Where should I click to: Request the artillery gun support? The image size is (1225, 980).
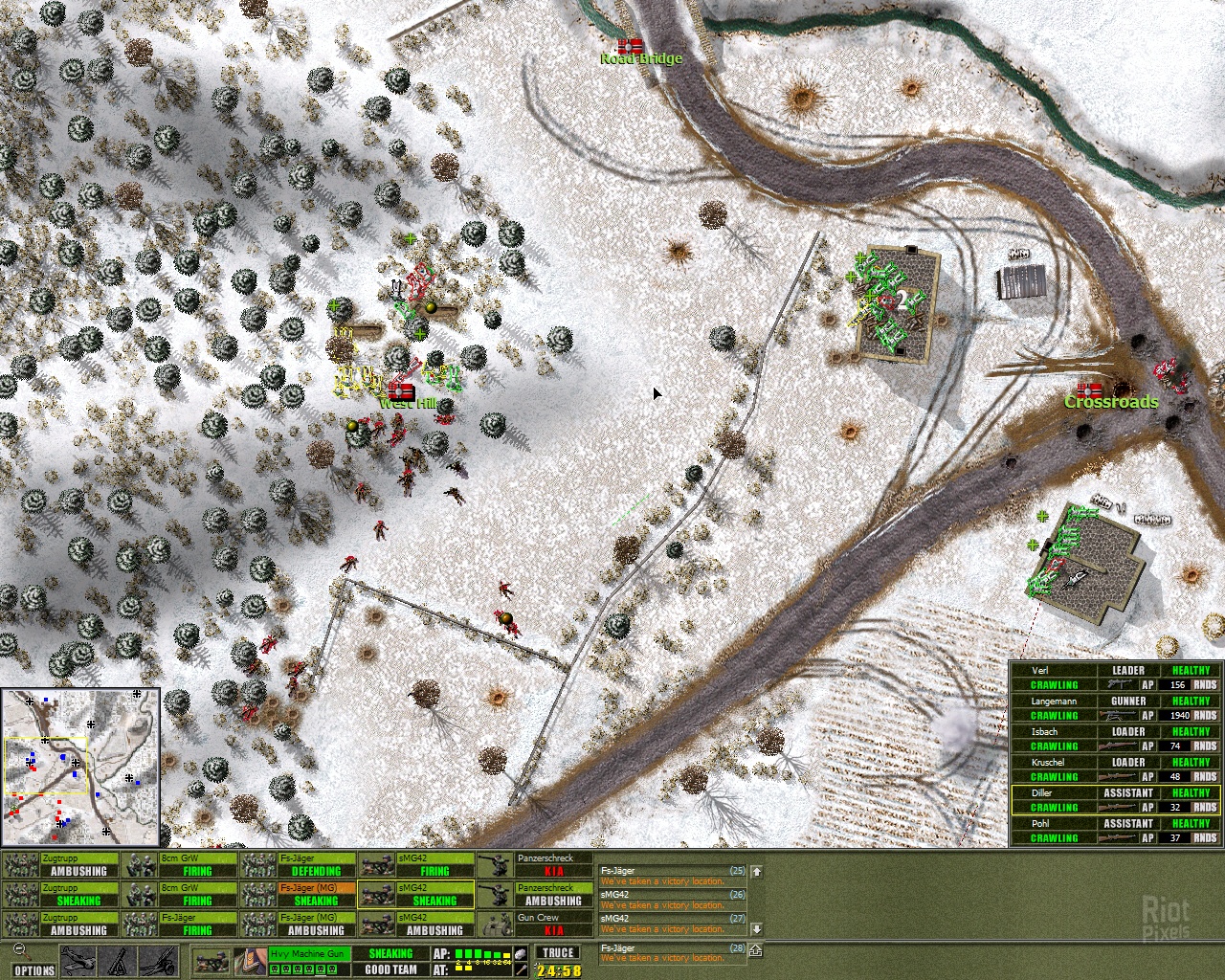(x=157, y=961)
